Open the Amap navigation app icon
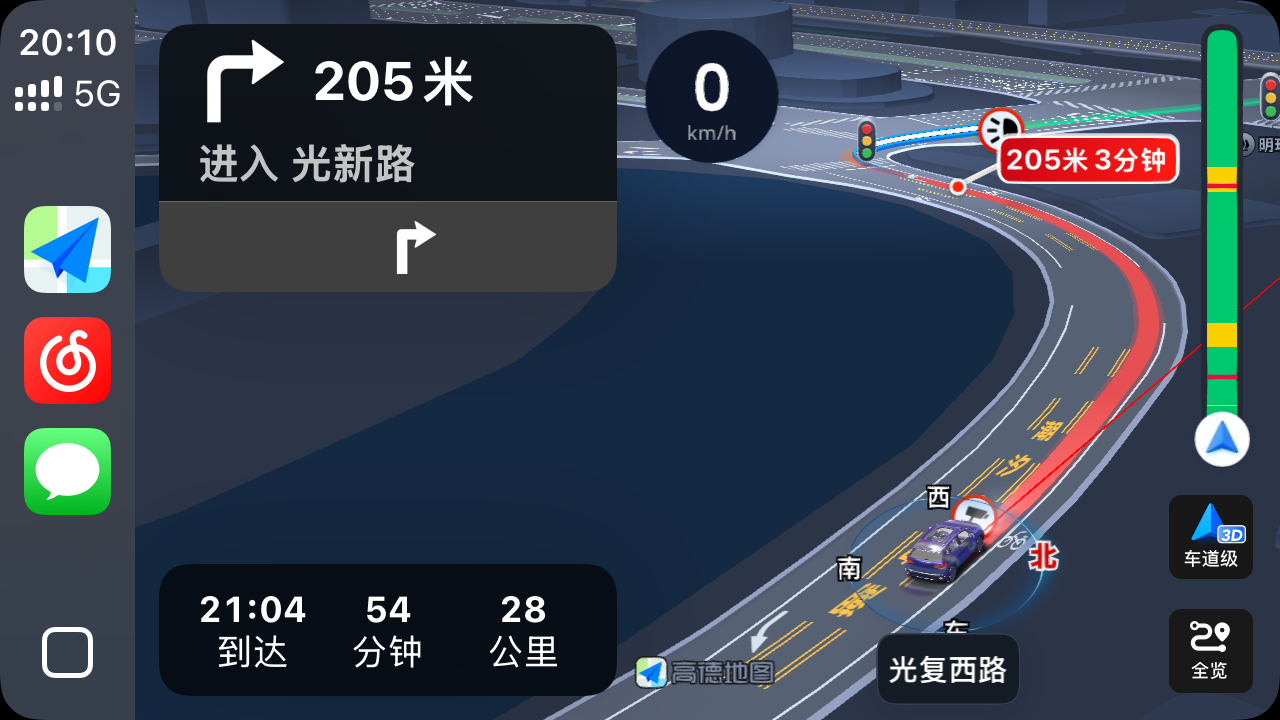This screenshot has width=1280, height=720. point(68,249)
